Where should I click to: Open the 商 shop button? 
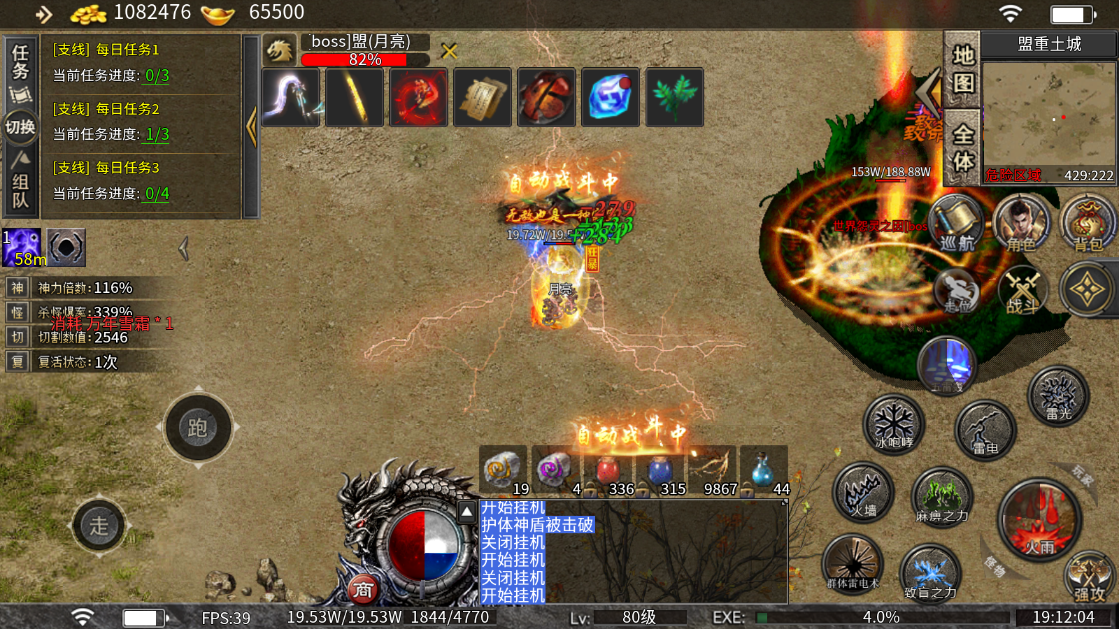click(x=364, y=589)
